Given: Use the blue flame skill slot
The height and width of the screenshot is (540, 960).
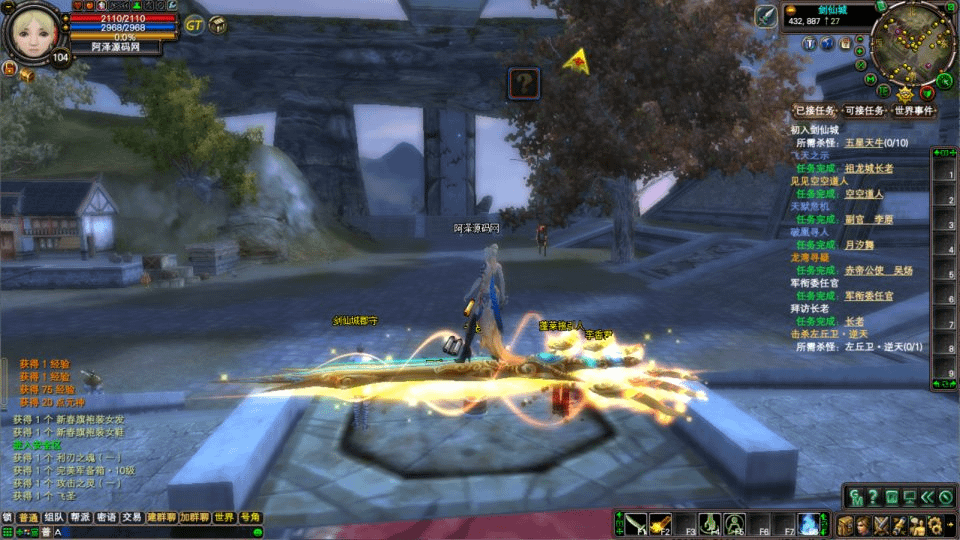Looking at the screenshot, I should [x=807, y=523].
